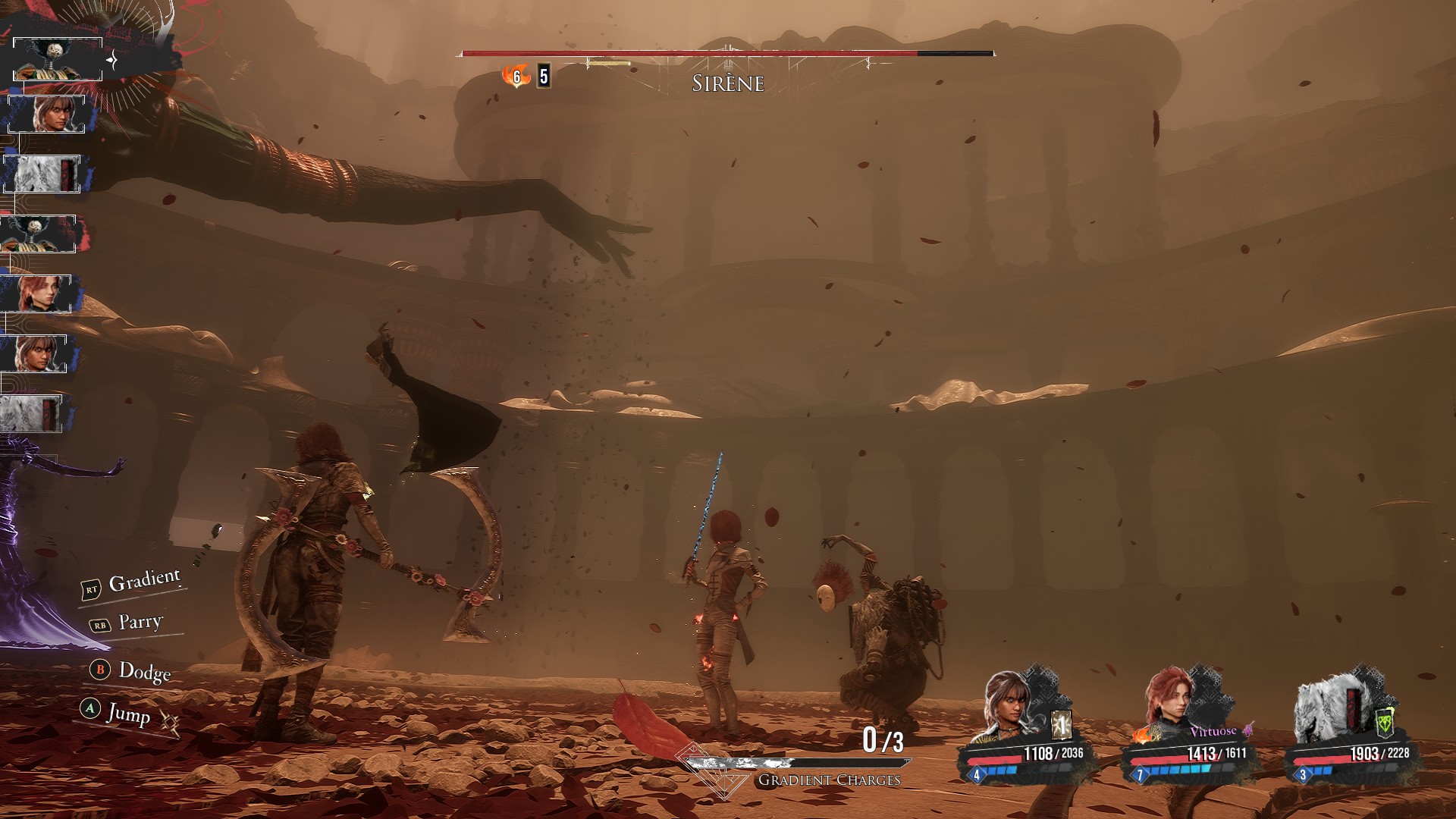Select Maelle's portrait in the turn order
The image size is (1456, 819).
pyautogui.click(x=36, y=293)
